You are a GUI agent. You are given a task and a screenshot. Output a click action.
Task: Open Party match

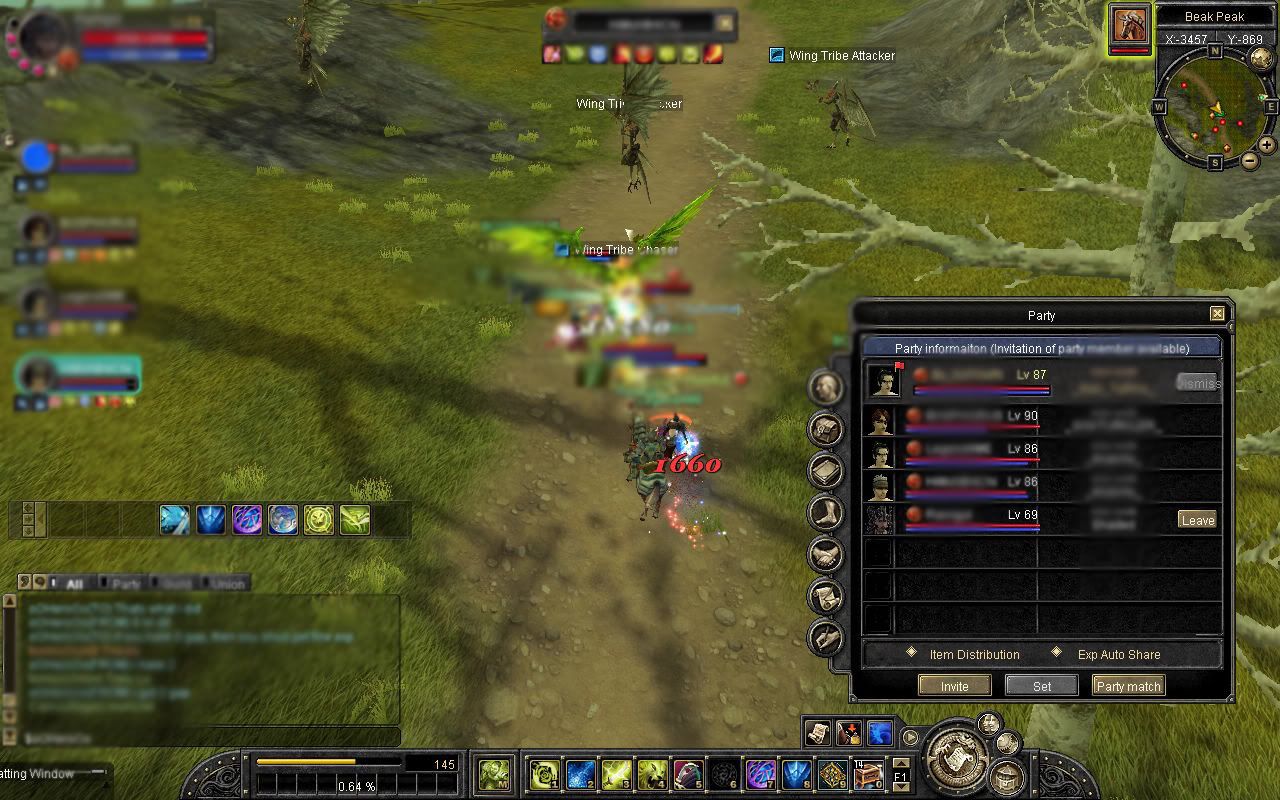(1128, 686)
